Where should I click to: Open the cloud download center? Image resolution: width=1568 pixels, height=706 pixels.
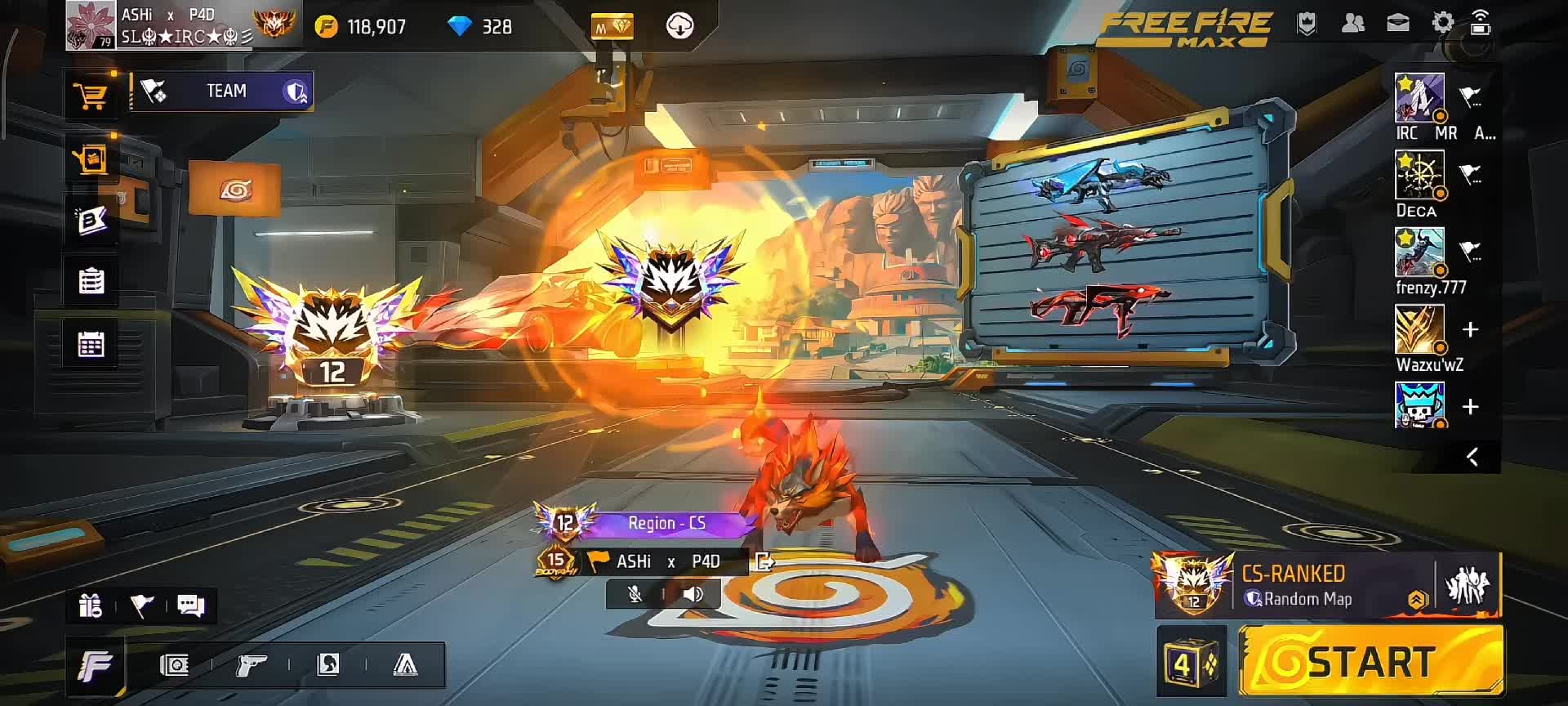coord(679,27)
